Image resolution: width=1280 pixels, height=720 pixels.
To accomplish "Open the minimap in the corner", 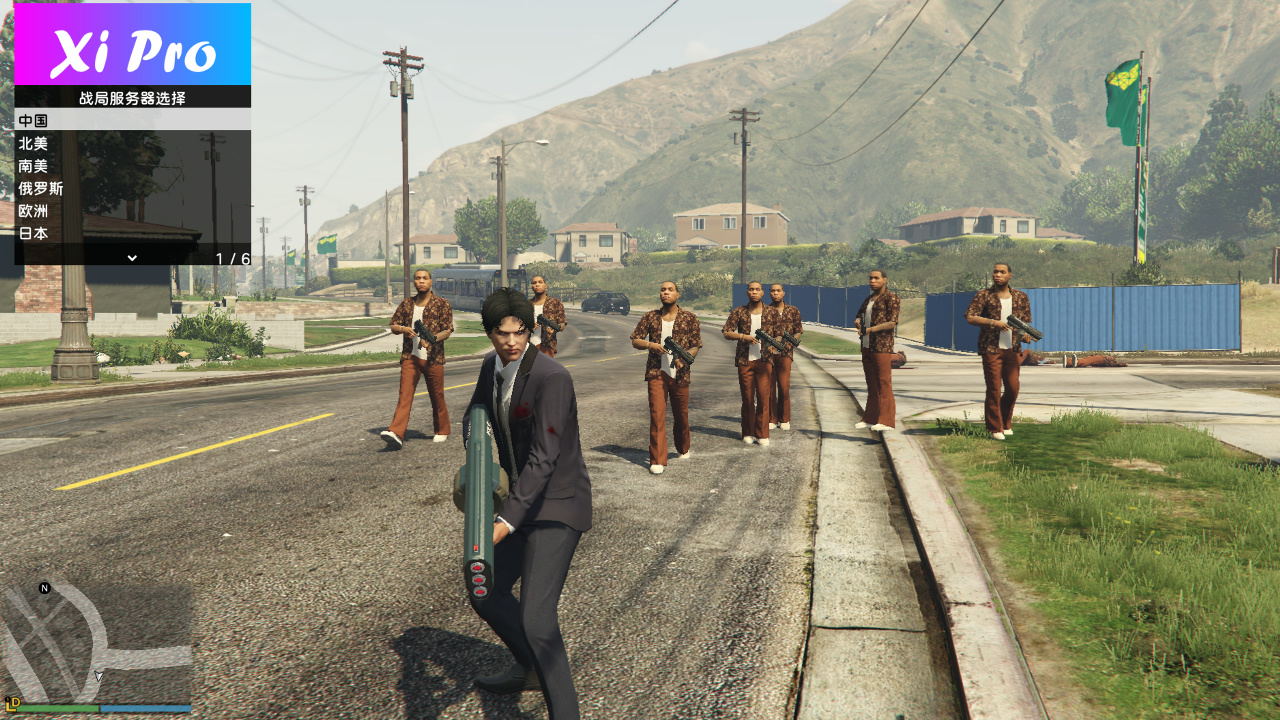I will [96, 642].
